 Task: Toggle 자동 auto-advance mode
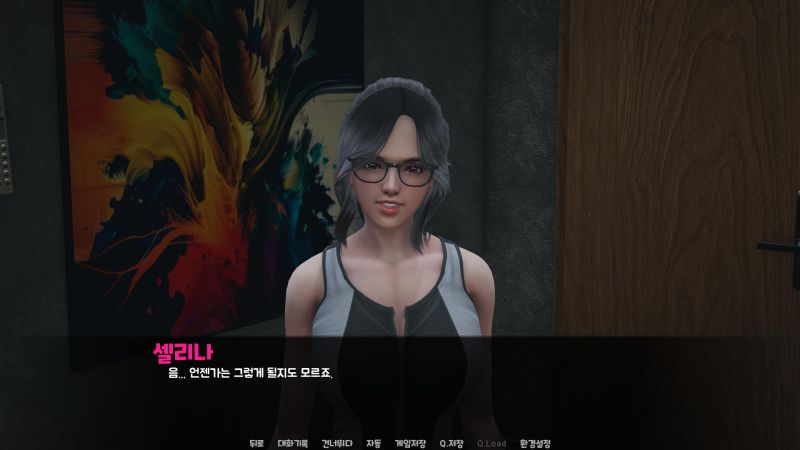click(x=373, y=443)
